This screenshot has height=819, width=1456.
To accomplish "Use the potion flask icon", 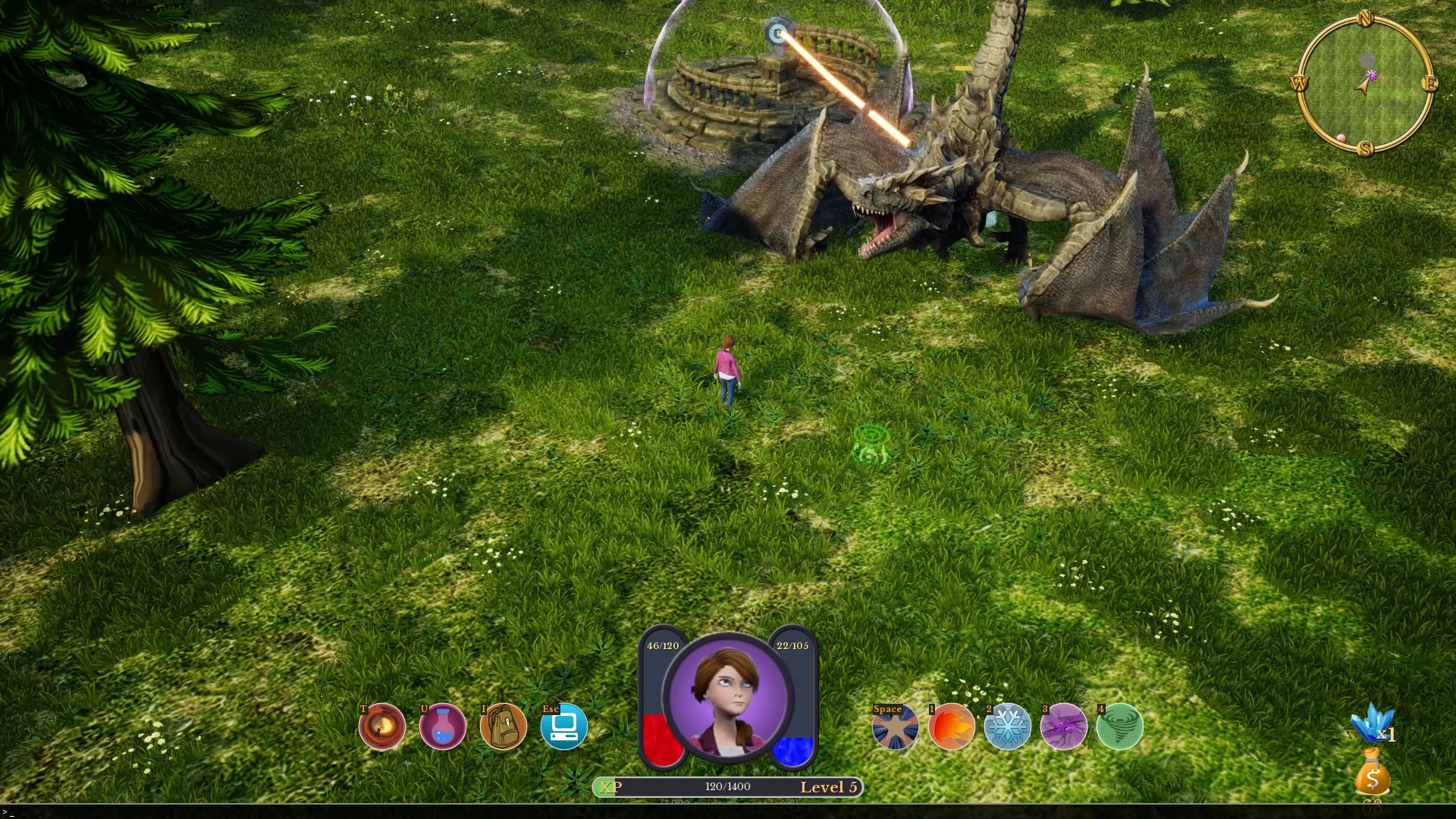I will [442, 726].
